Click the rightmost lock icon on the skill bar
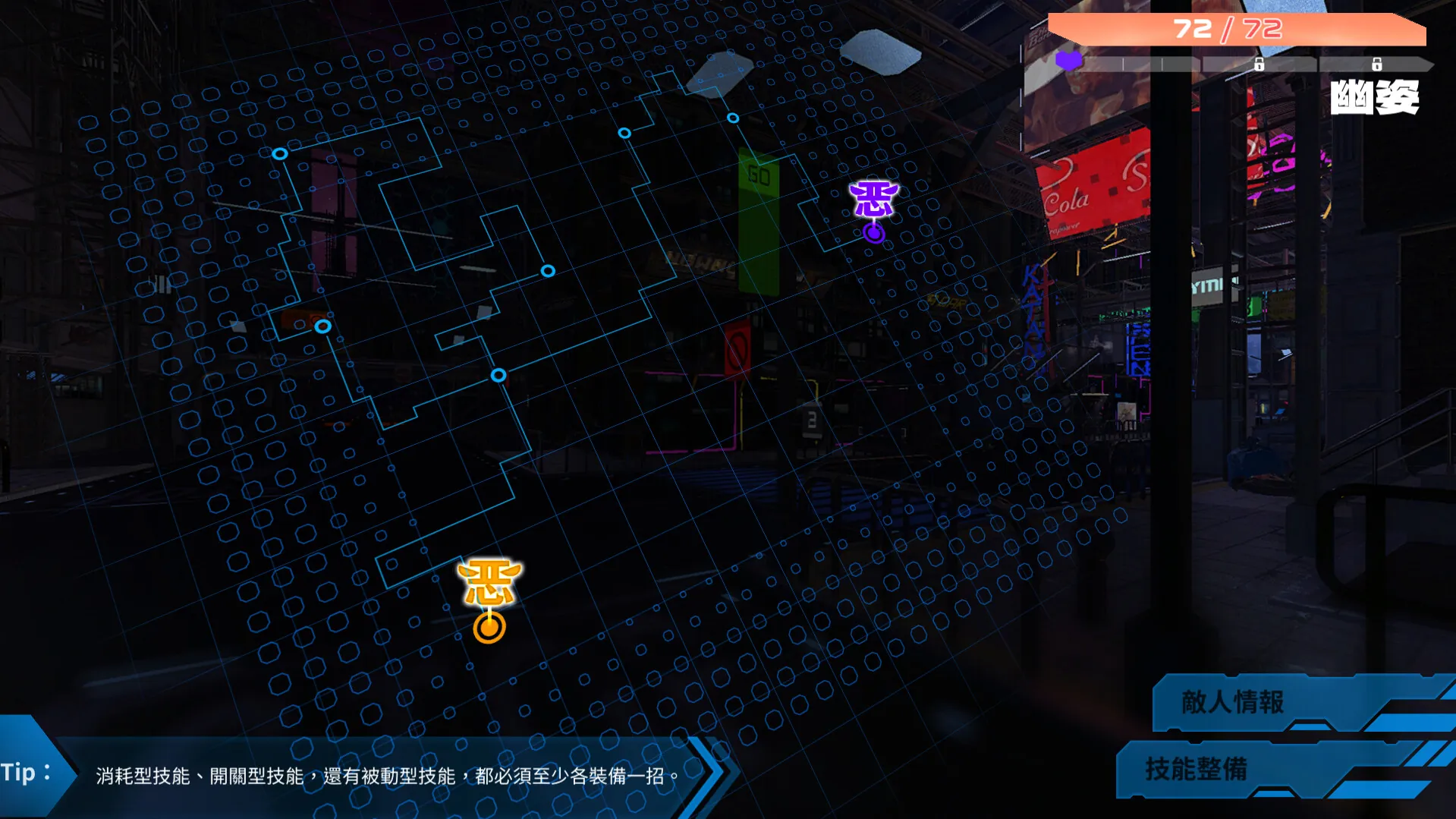1456x819 pixels. (1376, 65)
